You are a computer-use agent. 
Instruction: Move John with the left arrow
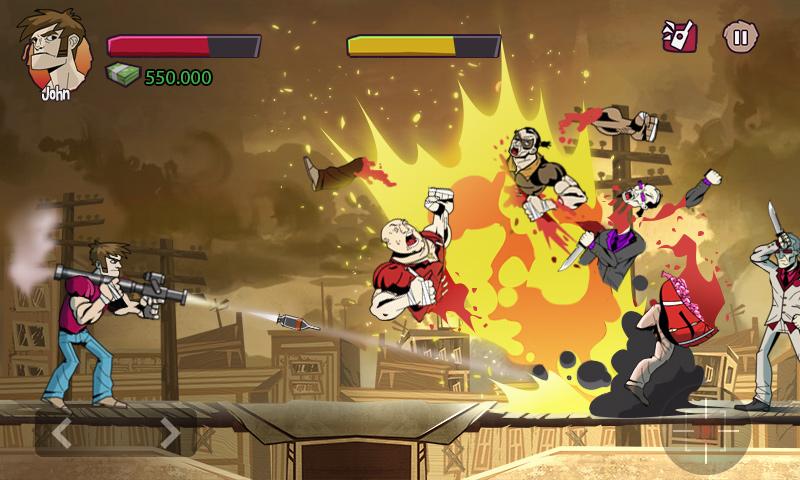61,434
